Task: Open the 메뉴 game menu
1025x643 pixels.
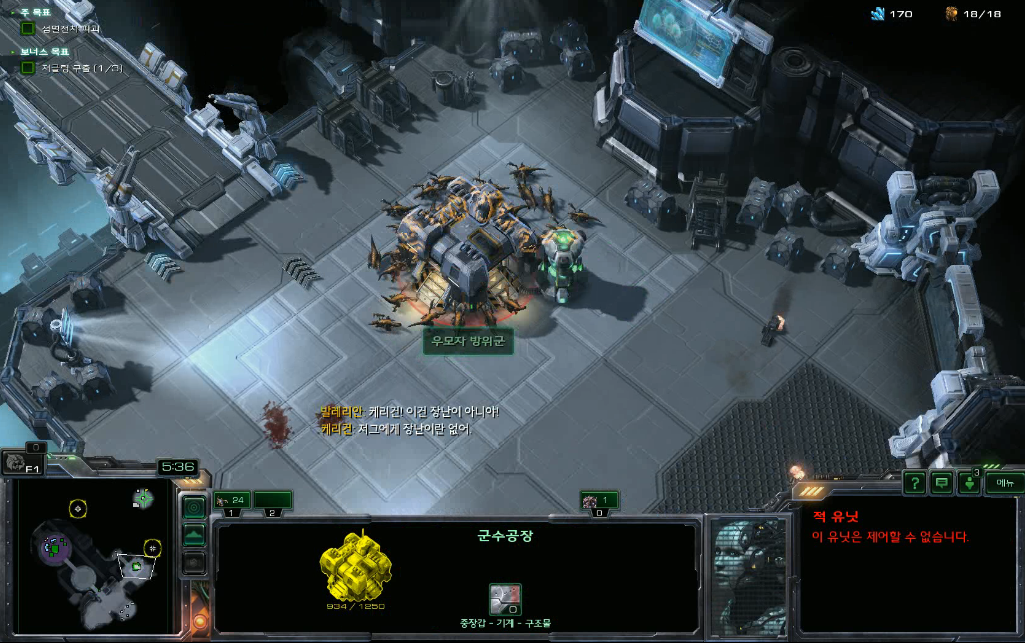Action: pos(1003,483)
